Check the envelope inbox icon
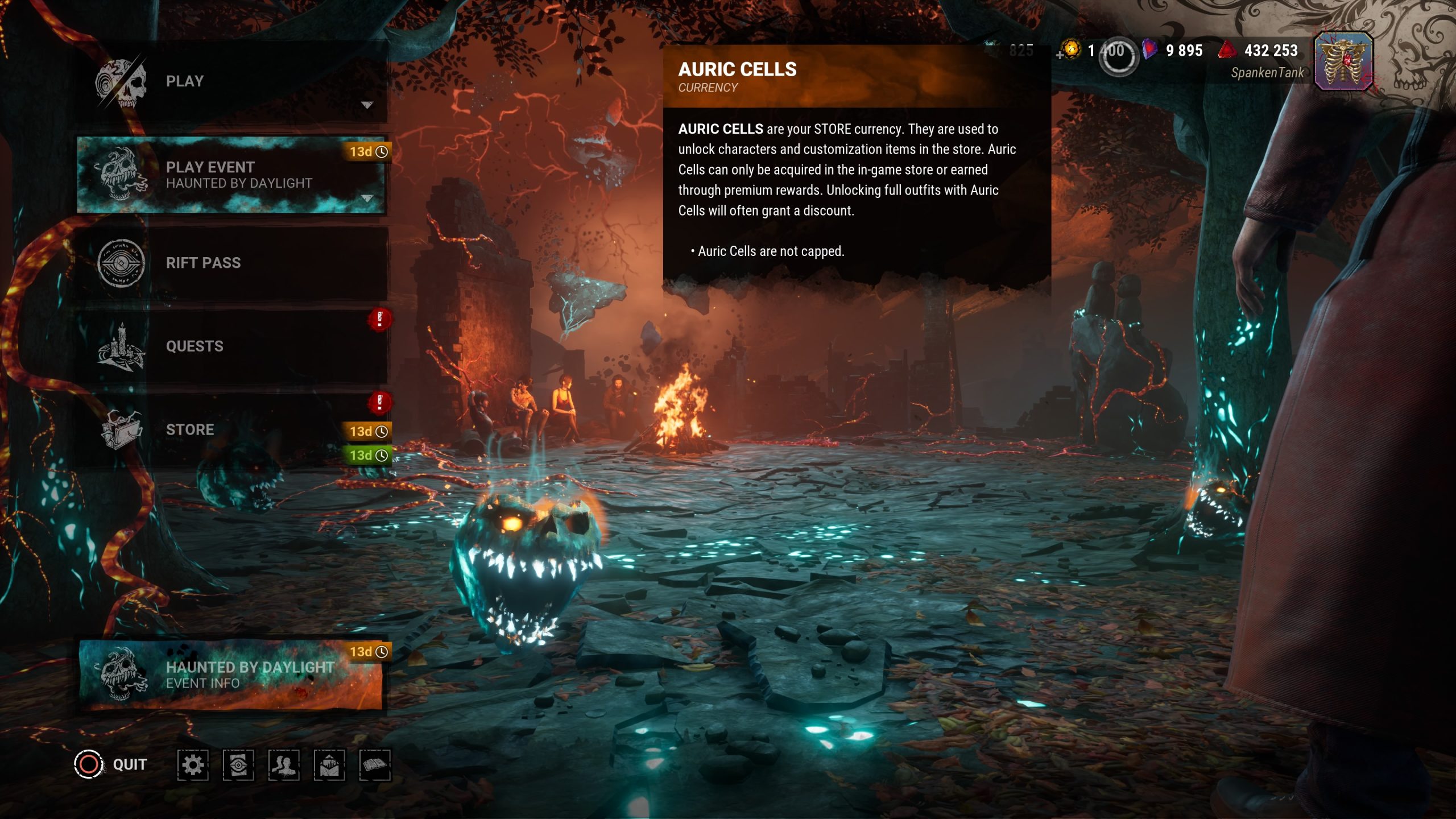This screenshot has height=819, width=1456. (329, 765)
